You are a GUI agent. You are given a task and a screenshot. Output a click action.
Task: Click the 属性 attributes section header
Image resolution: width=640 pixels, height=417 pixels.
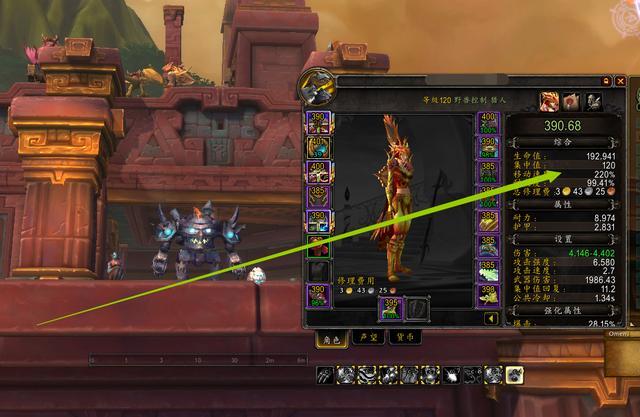pos(563,204)
